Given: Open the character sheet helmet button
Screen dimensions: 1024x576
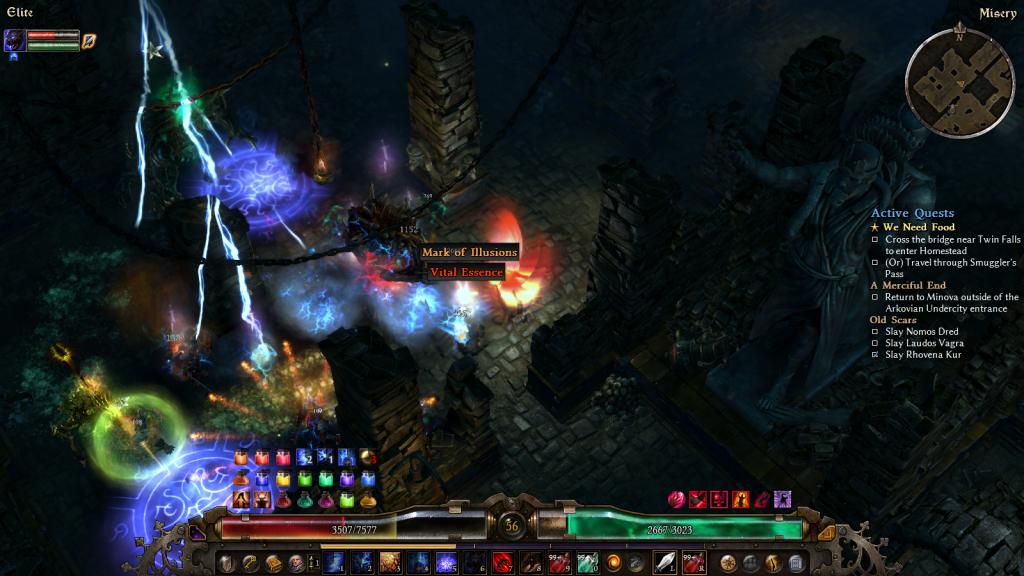Looking at the screenshot, I should [x=227, y=562].
